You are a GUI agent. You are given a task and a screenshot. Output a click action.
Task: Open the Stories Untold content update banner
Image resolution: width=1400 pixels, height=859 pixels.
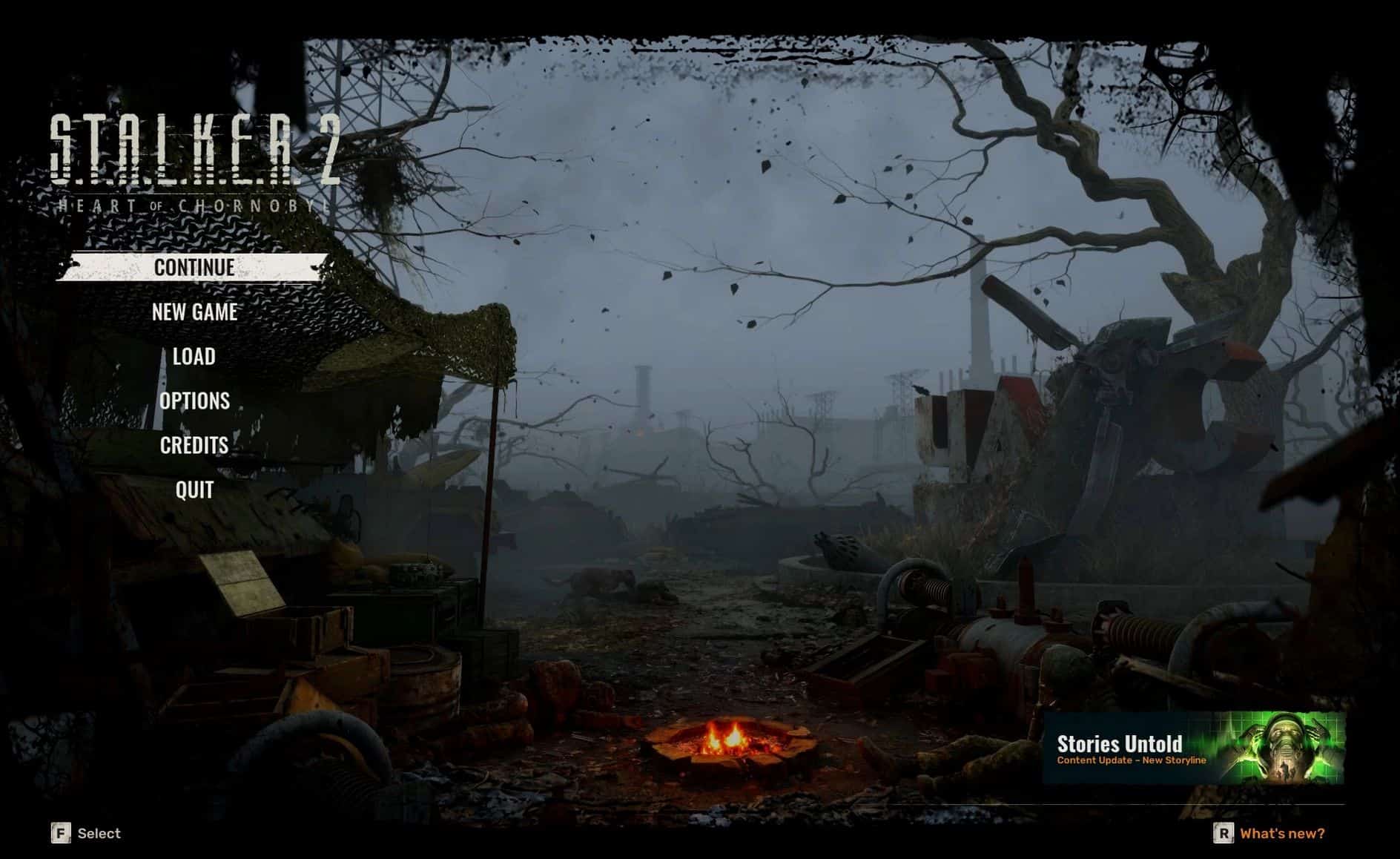1193,748
